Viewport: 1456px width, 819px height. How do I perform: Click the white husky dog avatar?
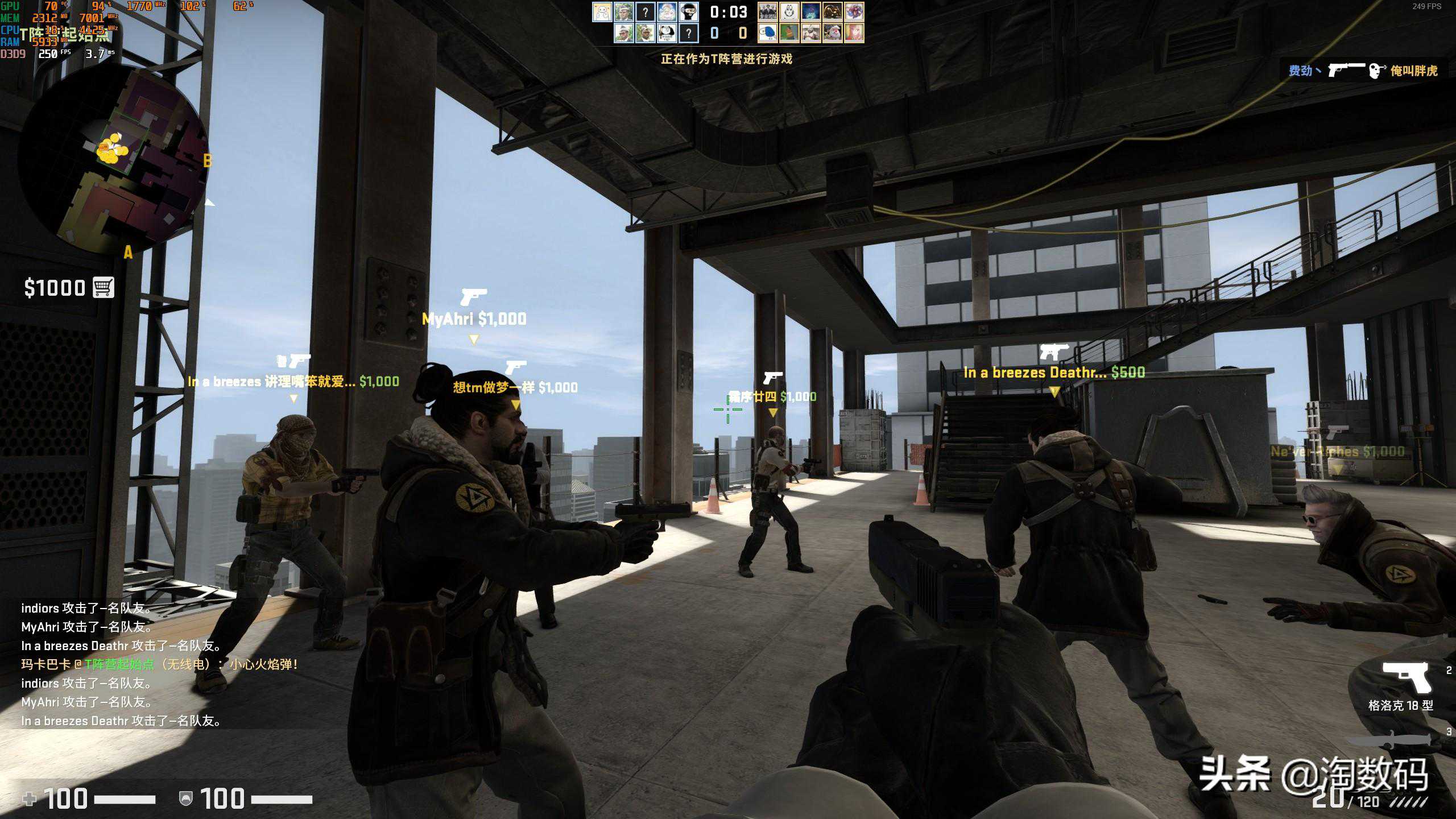coord(789,12)
